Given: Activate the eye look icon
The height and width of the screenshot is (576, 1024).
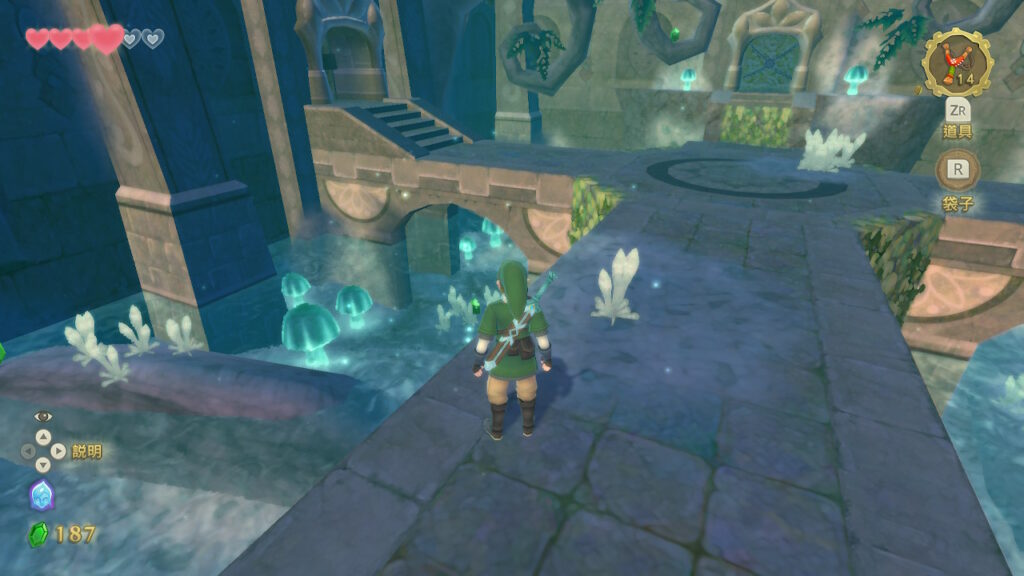Looking at the screenshot, I should pyautogui.click(x=42, y=416).
